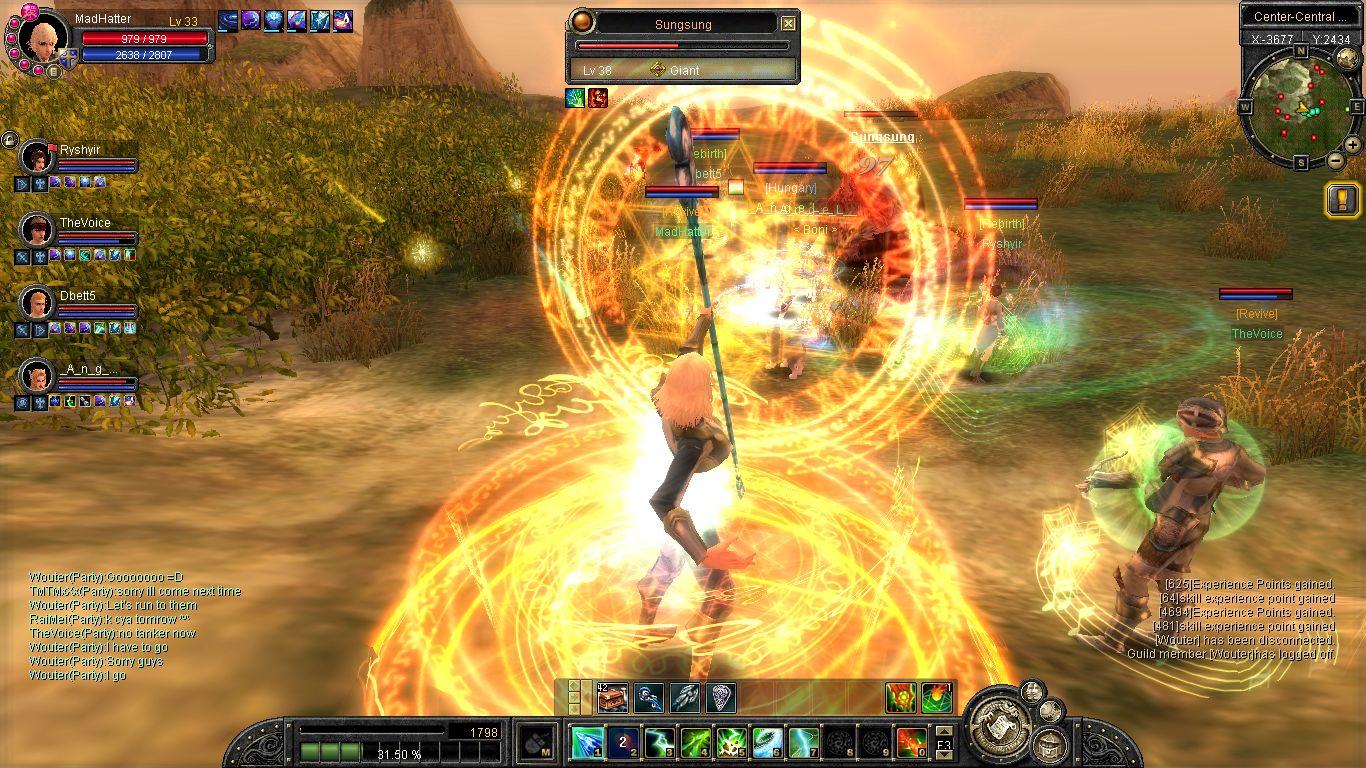
Task: Close the Sungsung target window
Action: click(788, 24)
